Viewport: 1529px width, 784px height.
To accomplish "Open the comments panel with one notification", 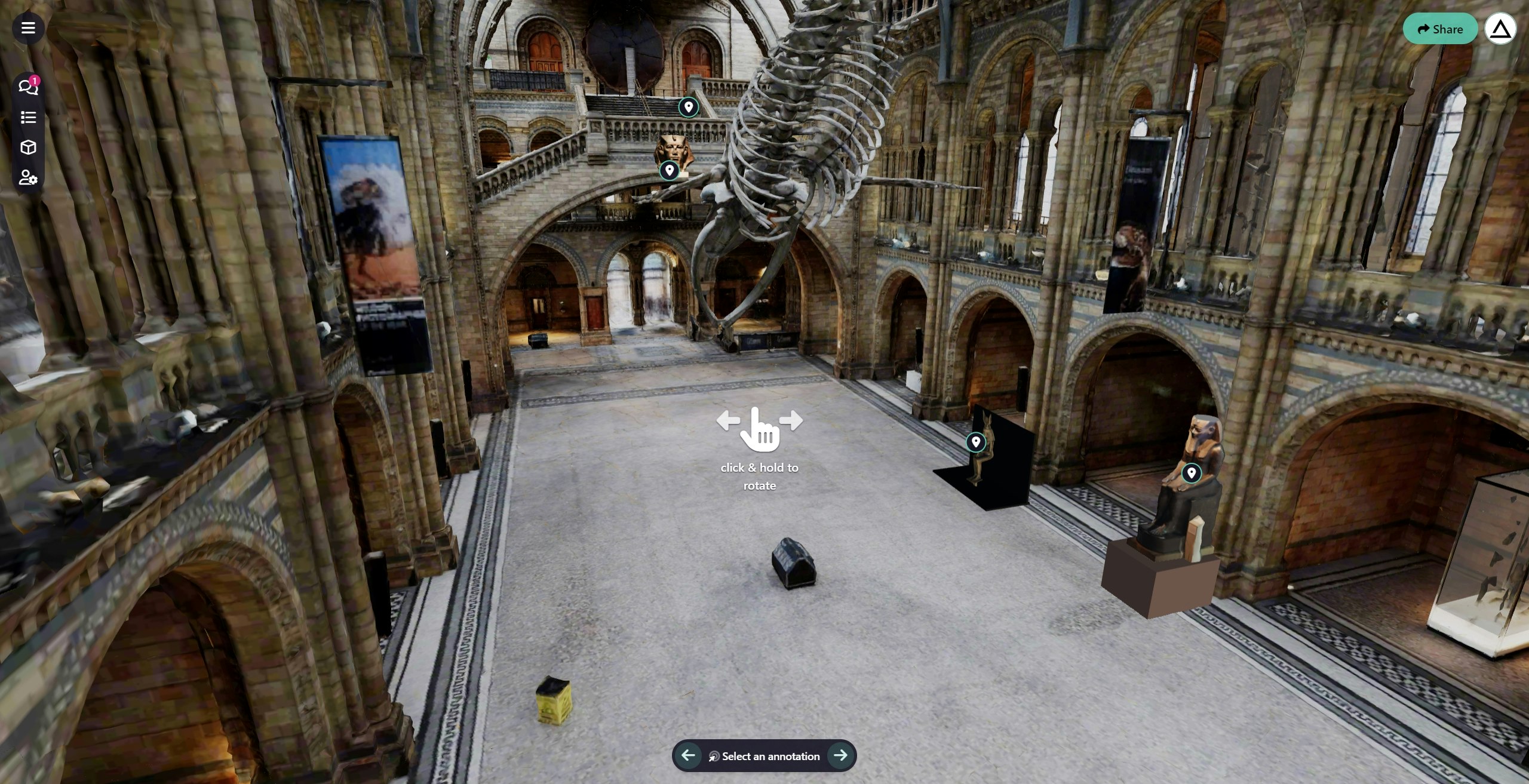I will pyautogui.click(x=27, y=87).
